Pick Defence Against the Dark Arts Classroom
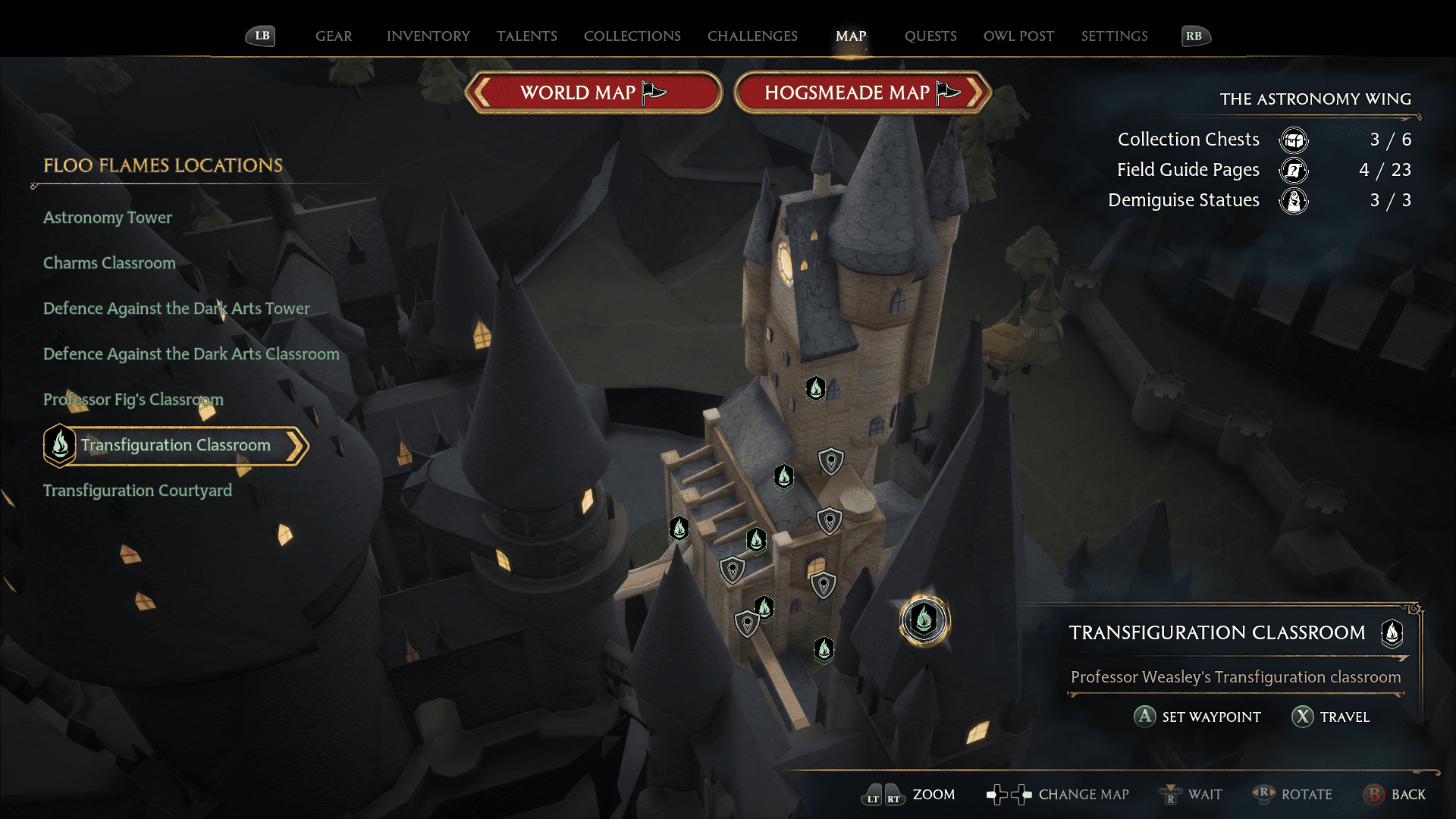 pos(191,354)
